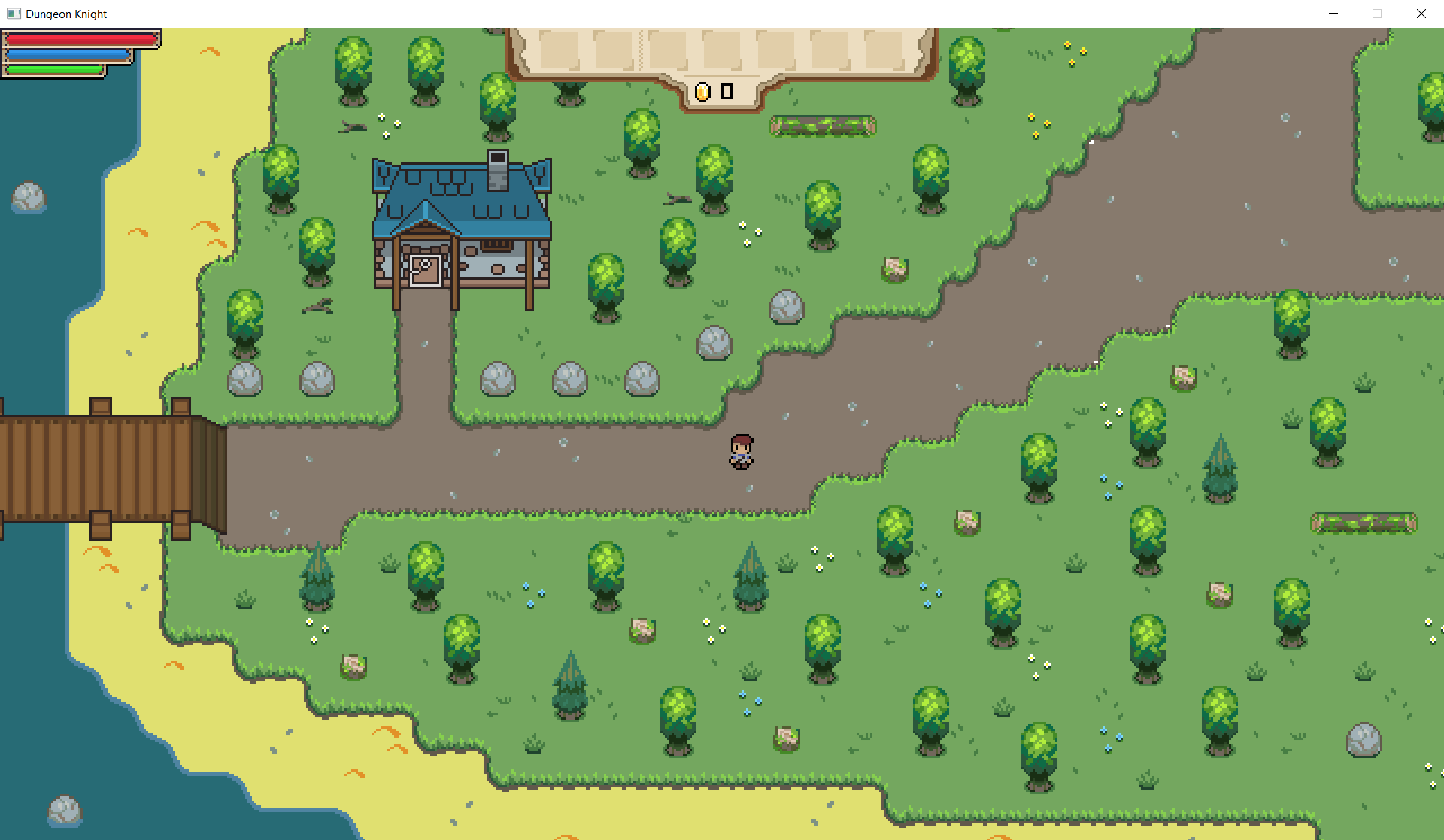Select the first hotbar inventory slot
The height and width of the screenshot is (840, 1444).
(561, 51)
